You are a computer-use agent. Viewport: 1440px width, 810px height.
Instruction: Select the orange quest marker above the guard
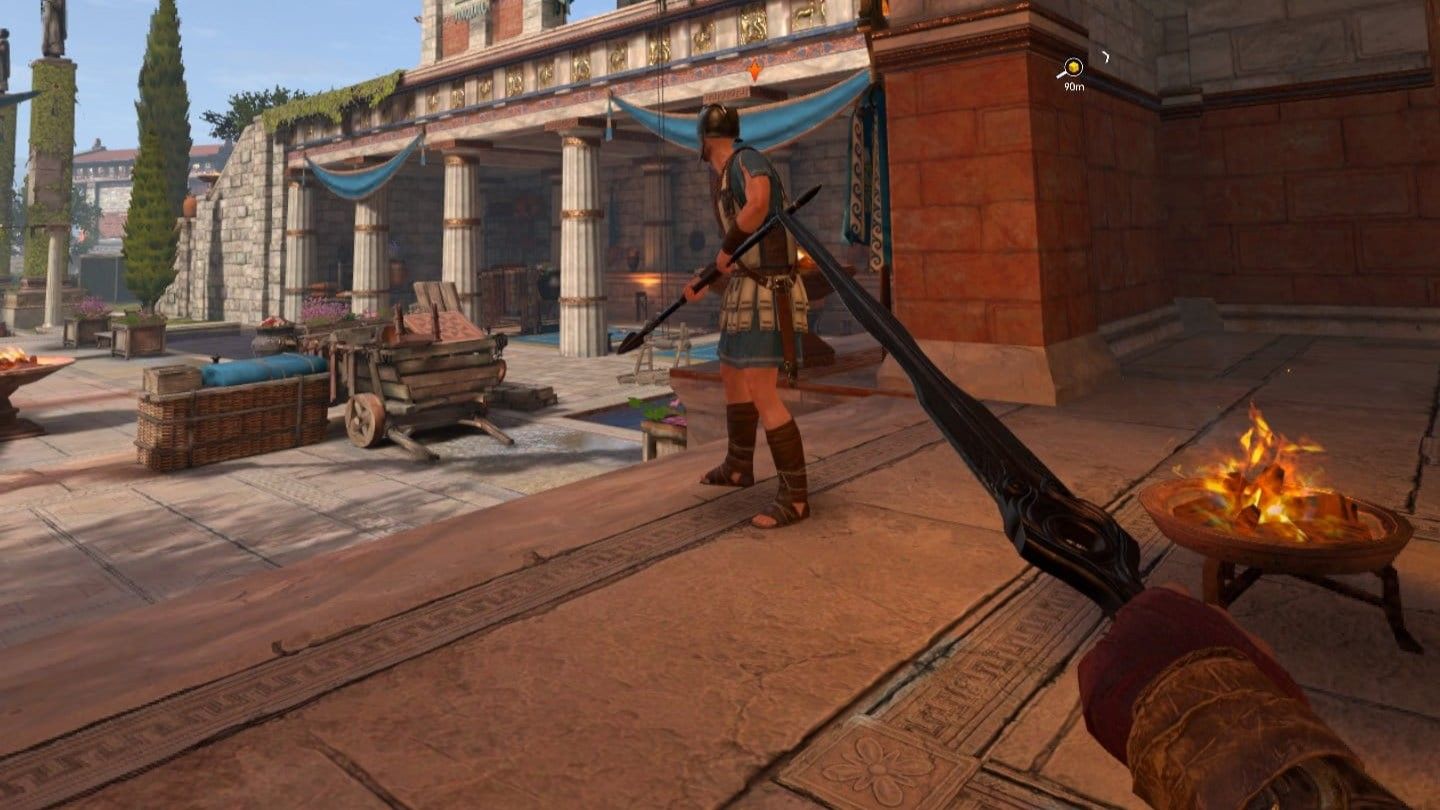tap(754, 68)
